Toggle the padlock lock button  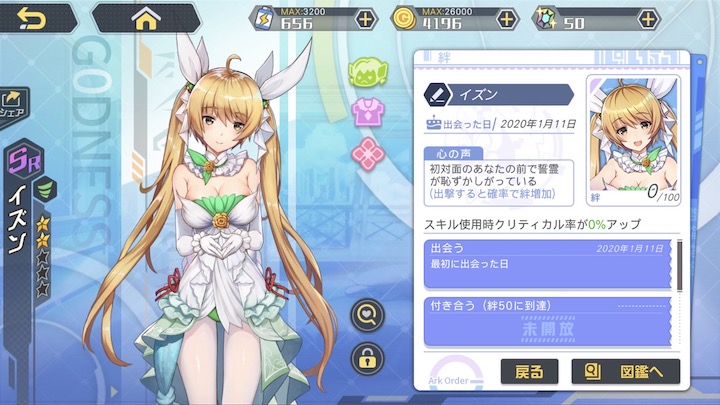[368, 358]
